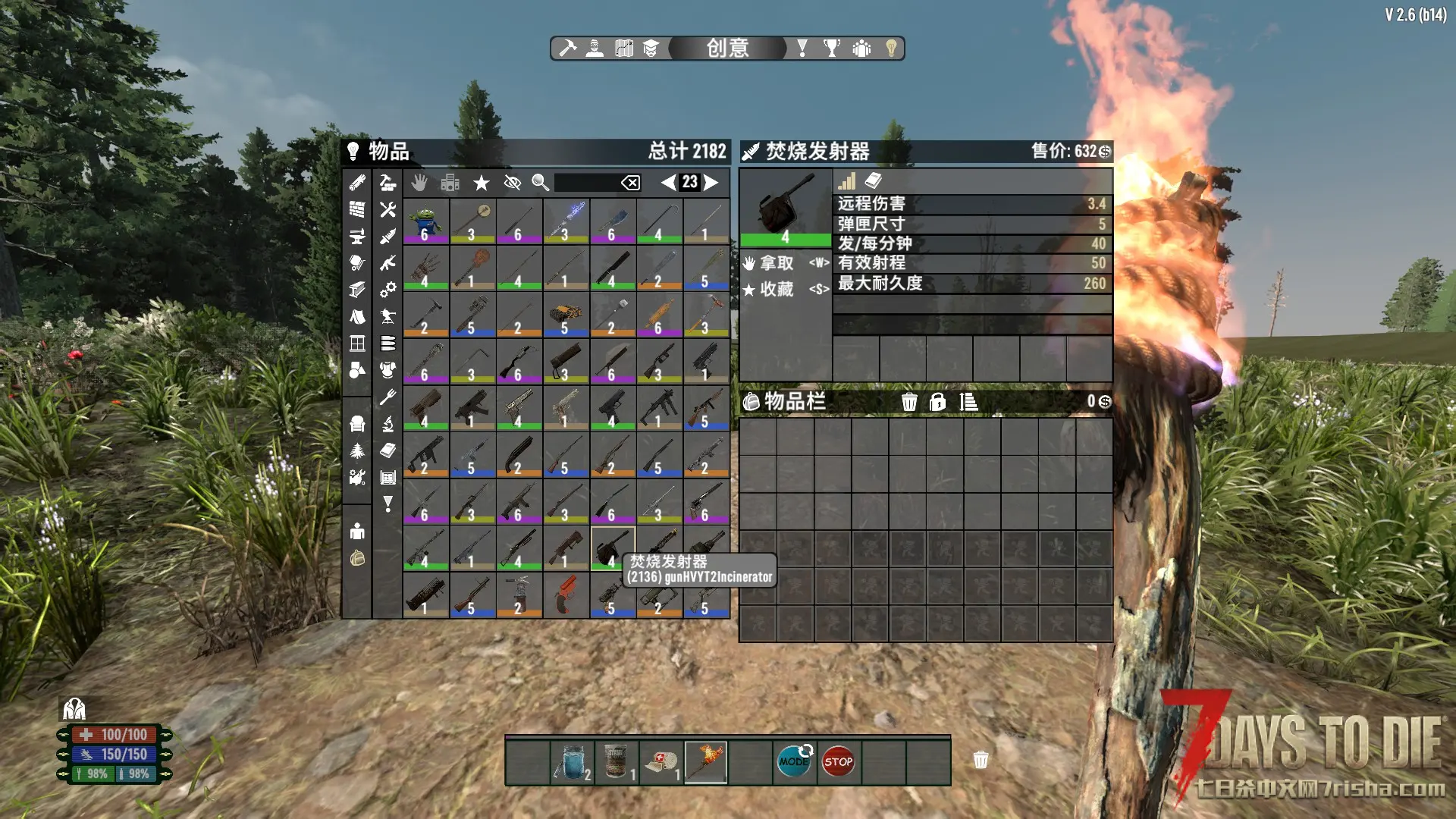Open the skills graduation cap tab
Viewport: 1456px width, 819px height.
pos(651,49)
